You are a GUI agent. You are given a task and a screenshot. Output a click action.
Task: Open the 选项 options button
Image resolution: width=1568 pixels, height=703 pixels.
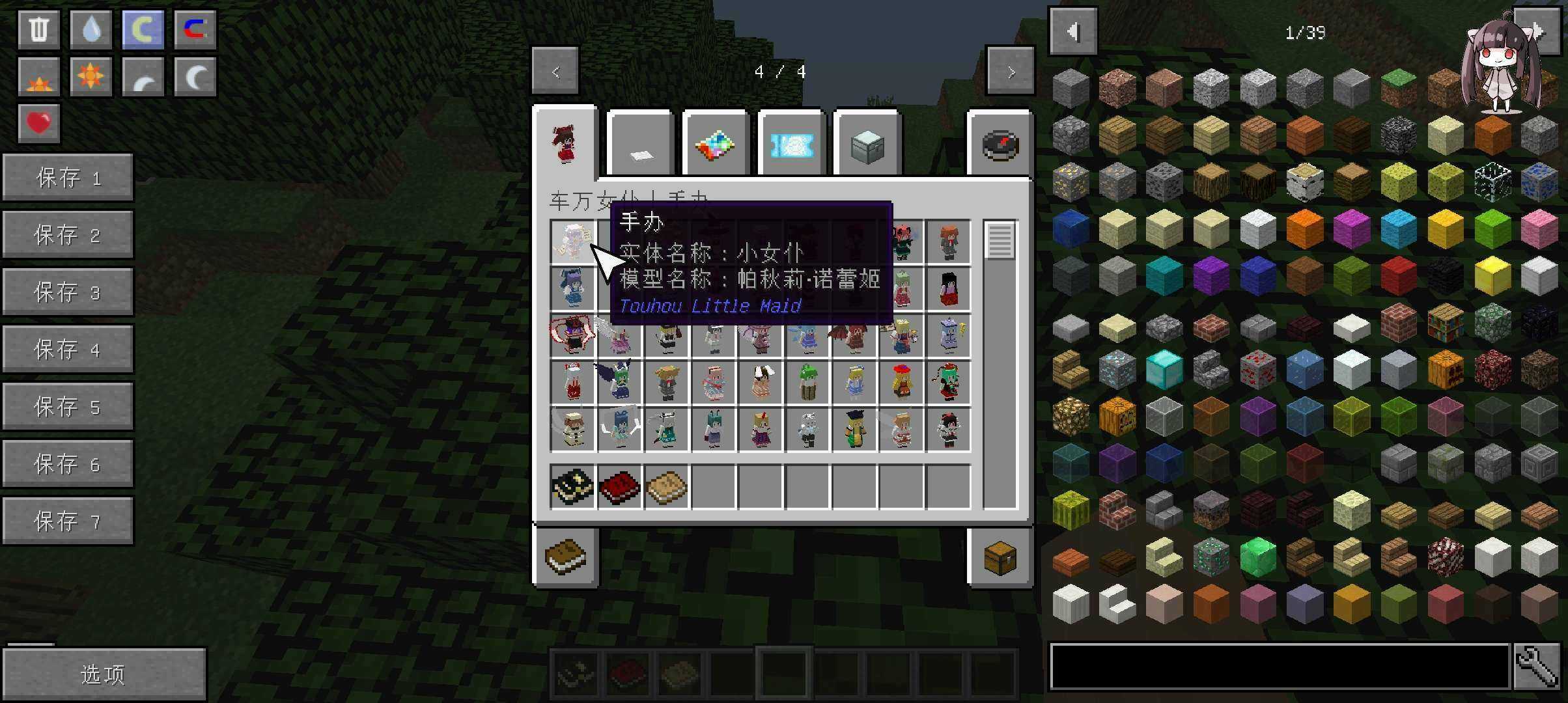(x=104, y=674)
